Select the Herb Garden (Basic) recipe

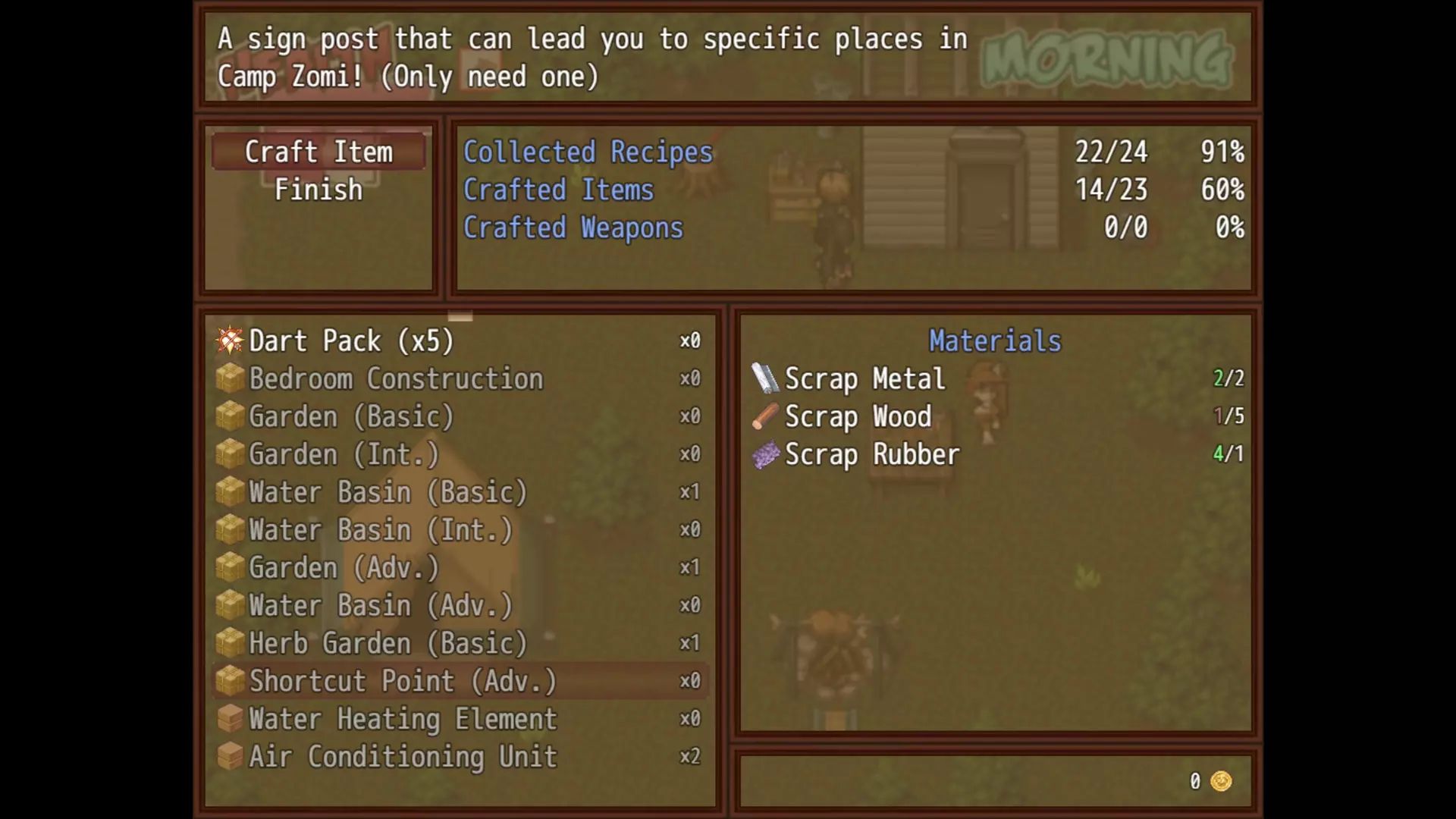point(388,644)
